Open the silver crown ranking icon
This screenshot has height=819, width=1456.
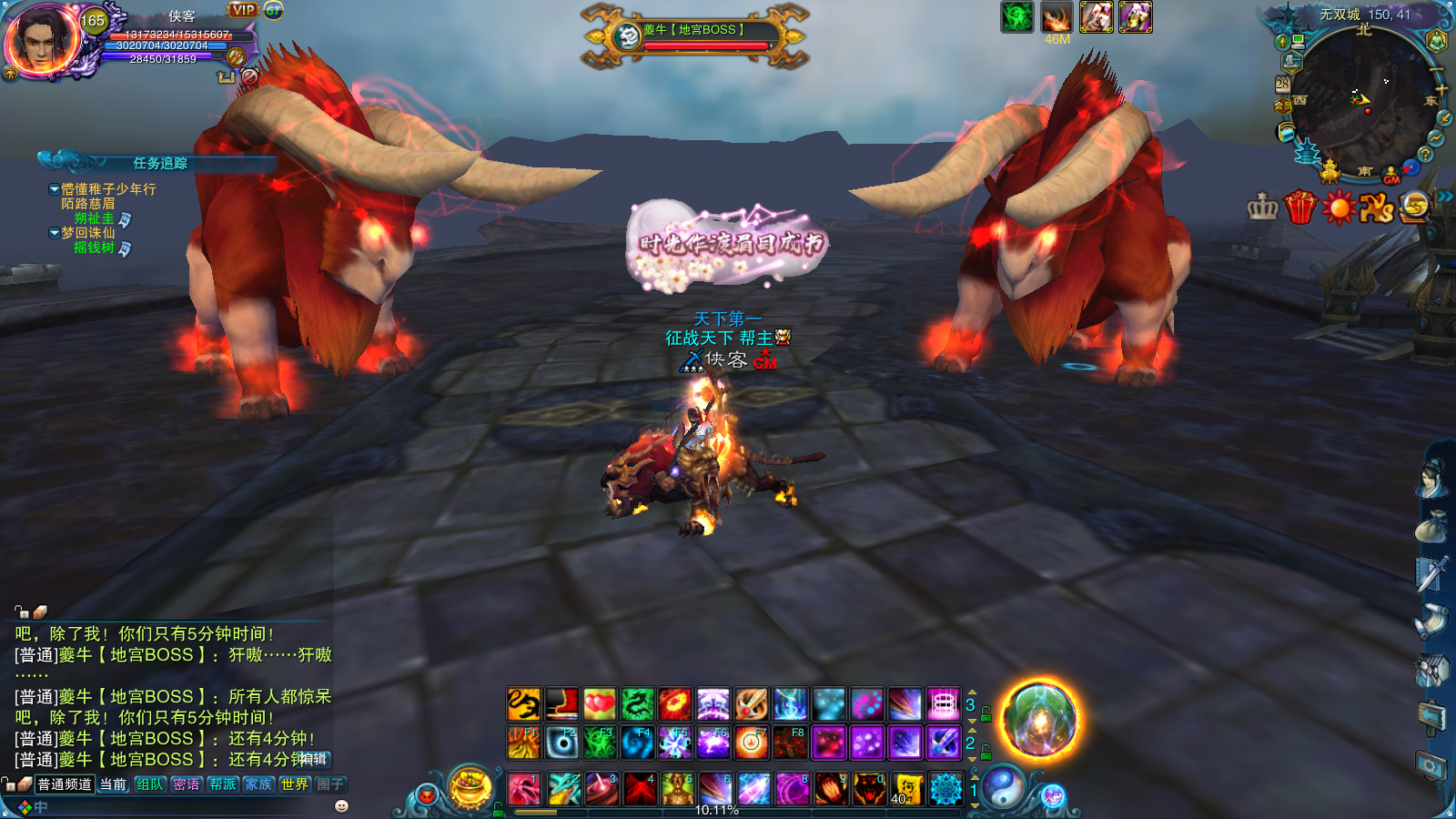click(1263, 207)
